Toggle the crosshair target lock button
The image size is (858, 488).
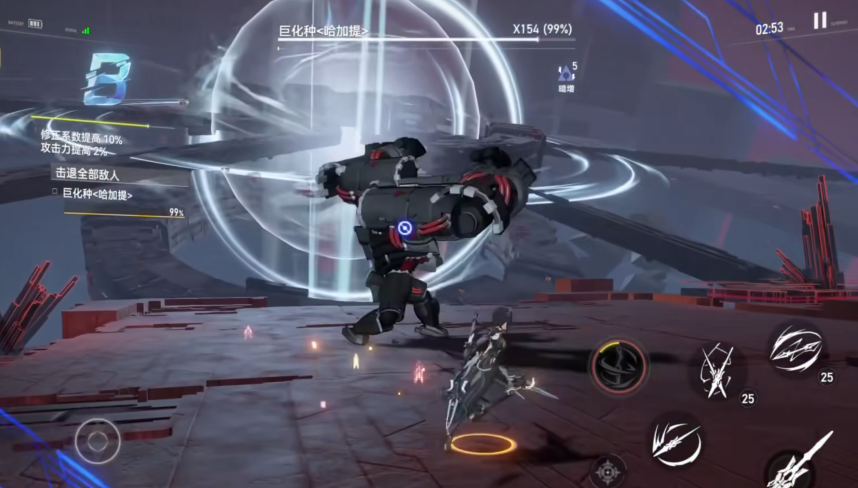(x=607, y=471)
